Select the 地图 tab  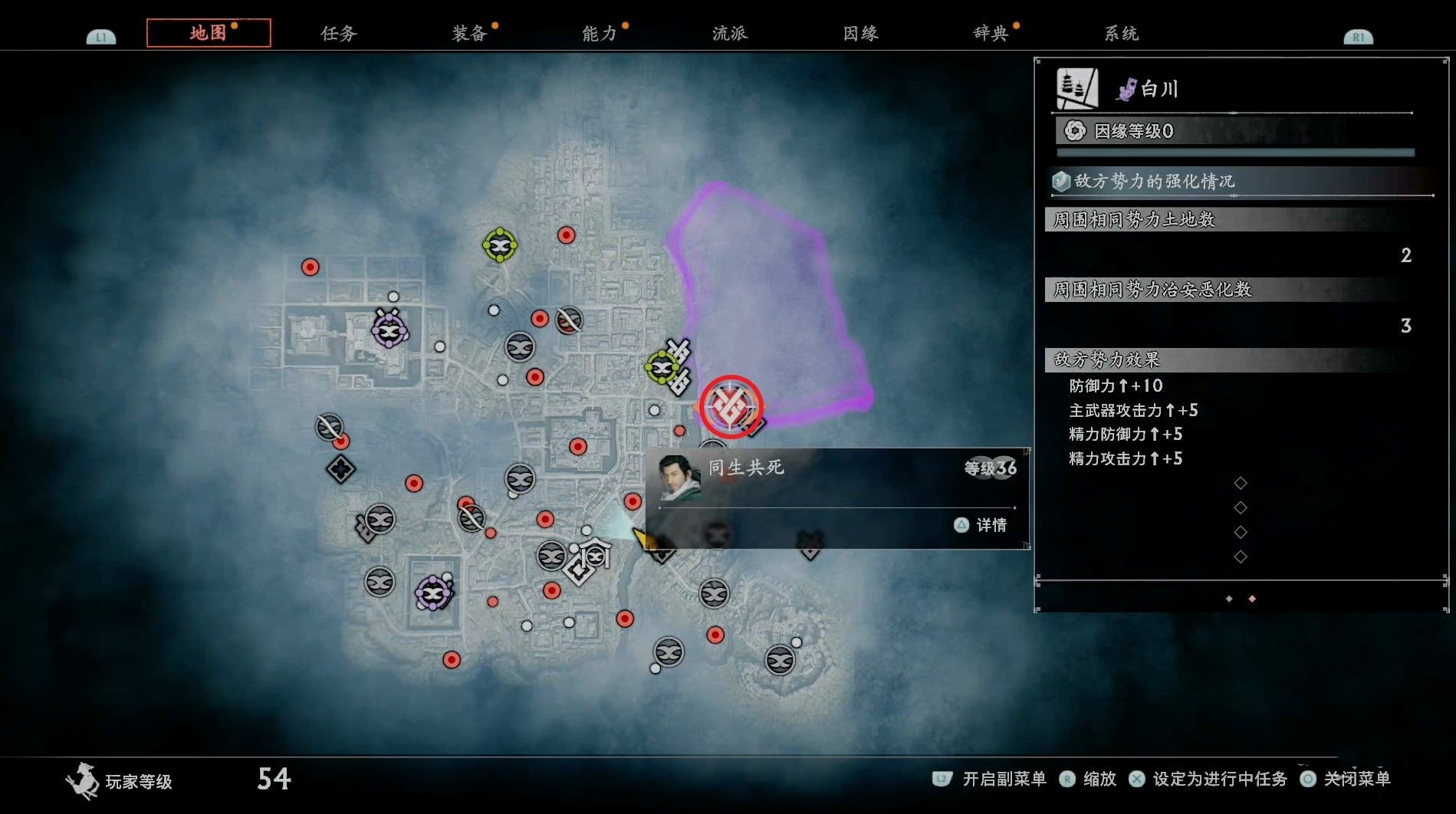point(209,33)
